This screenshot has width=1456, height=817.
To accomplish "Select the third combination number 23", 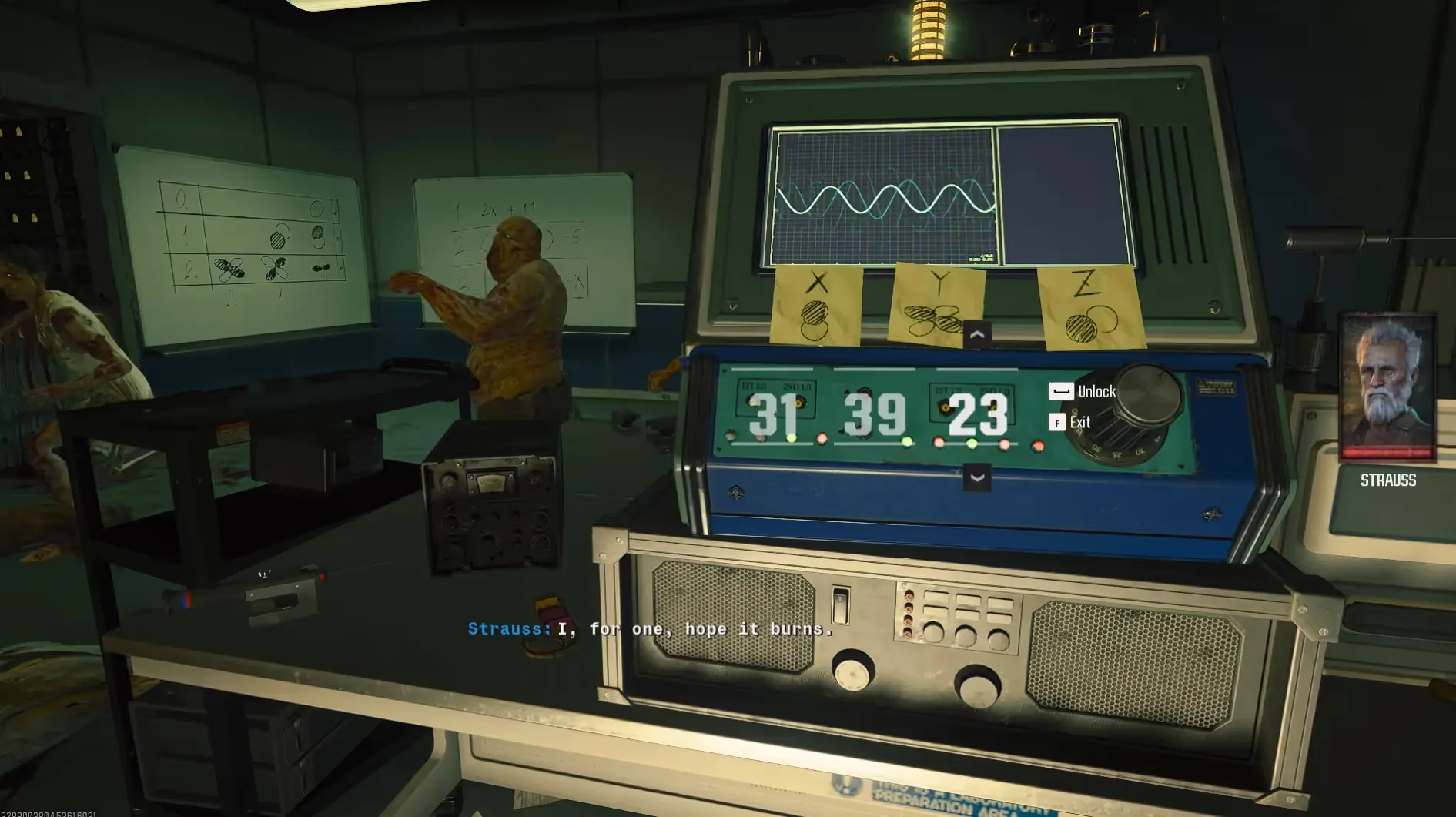I will point(977,415).
